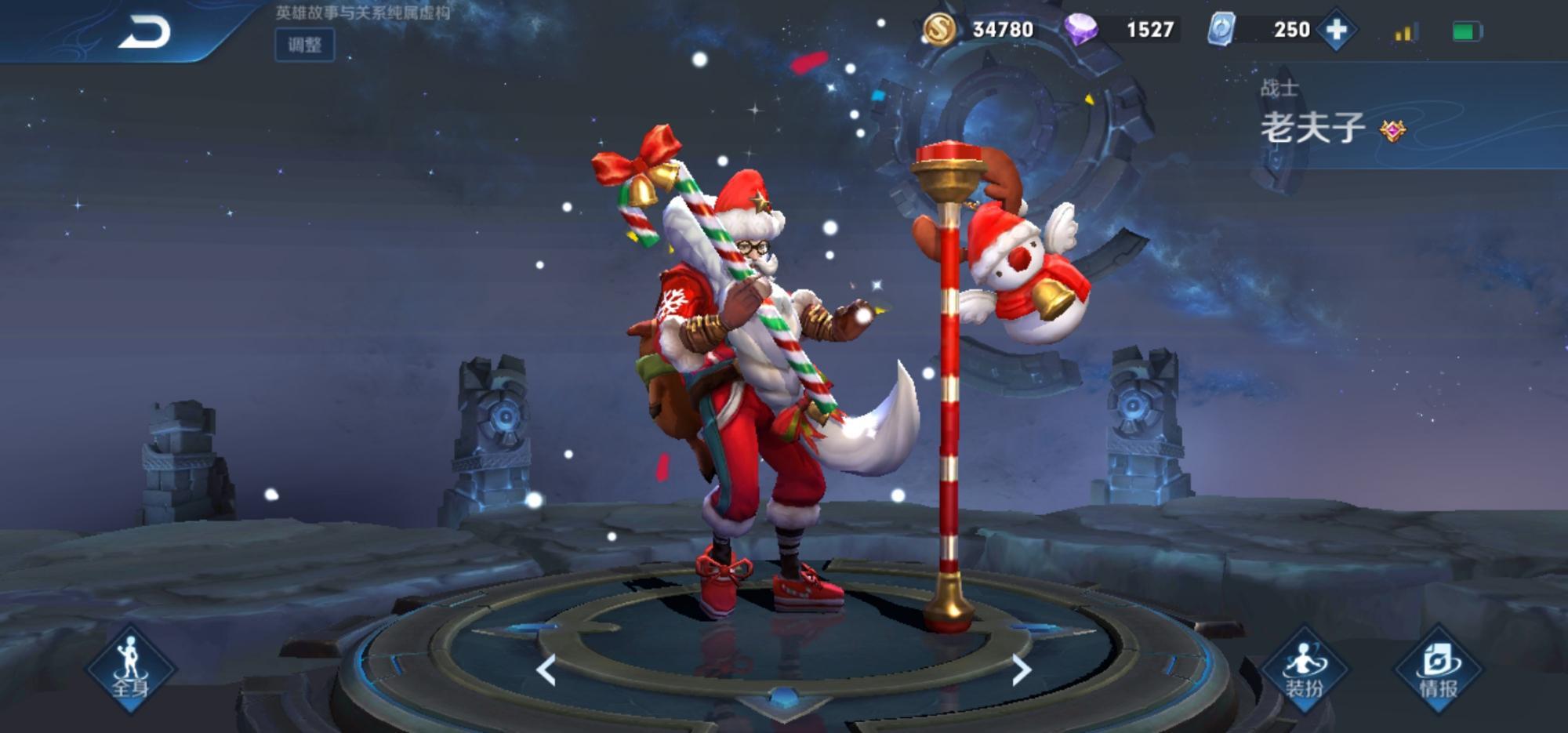Image resolution: width=1568 pixels, height=733 pixels.
Task: Tap the gold coin currency icon
Action: click(938, 30)
